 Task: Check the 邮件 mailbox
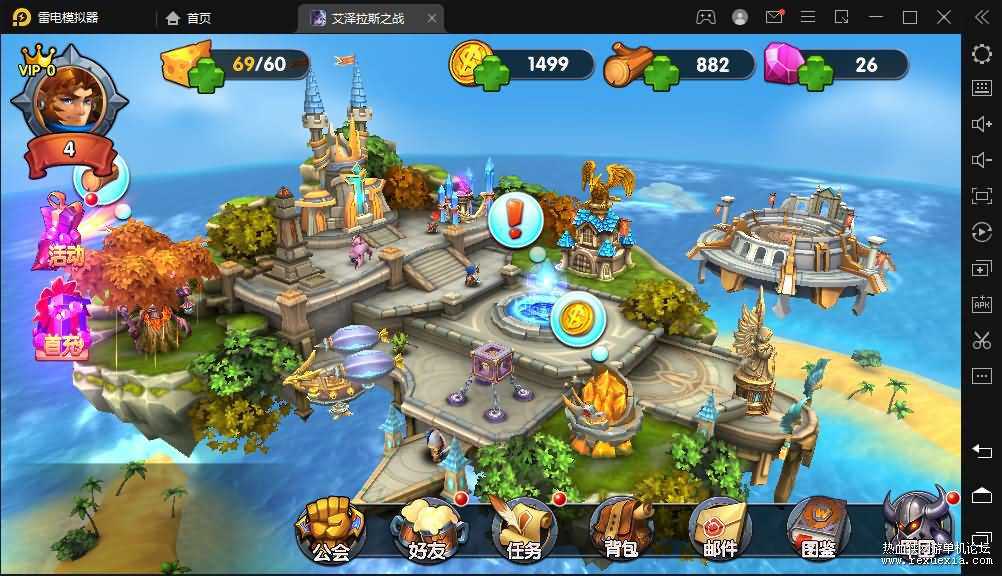(x=720, y=528)
